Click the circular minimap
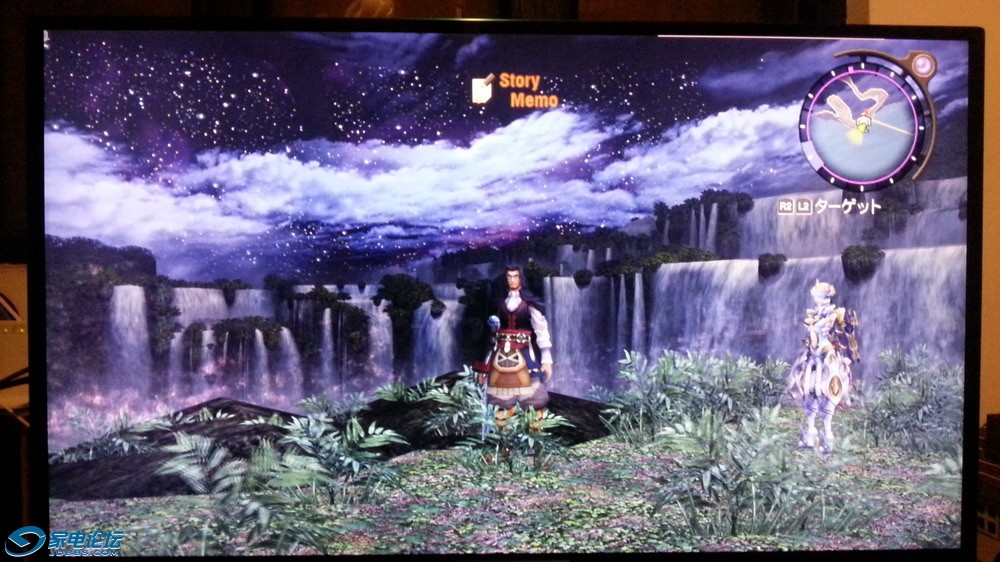Image resolution: width=1000 pixels, height=562 pixels. coord(864,120)
